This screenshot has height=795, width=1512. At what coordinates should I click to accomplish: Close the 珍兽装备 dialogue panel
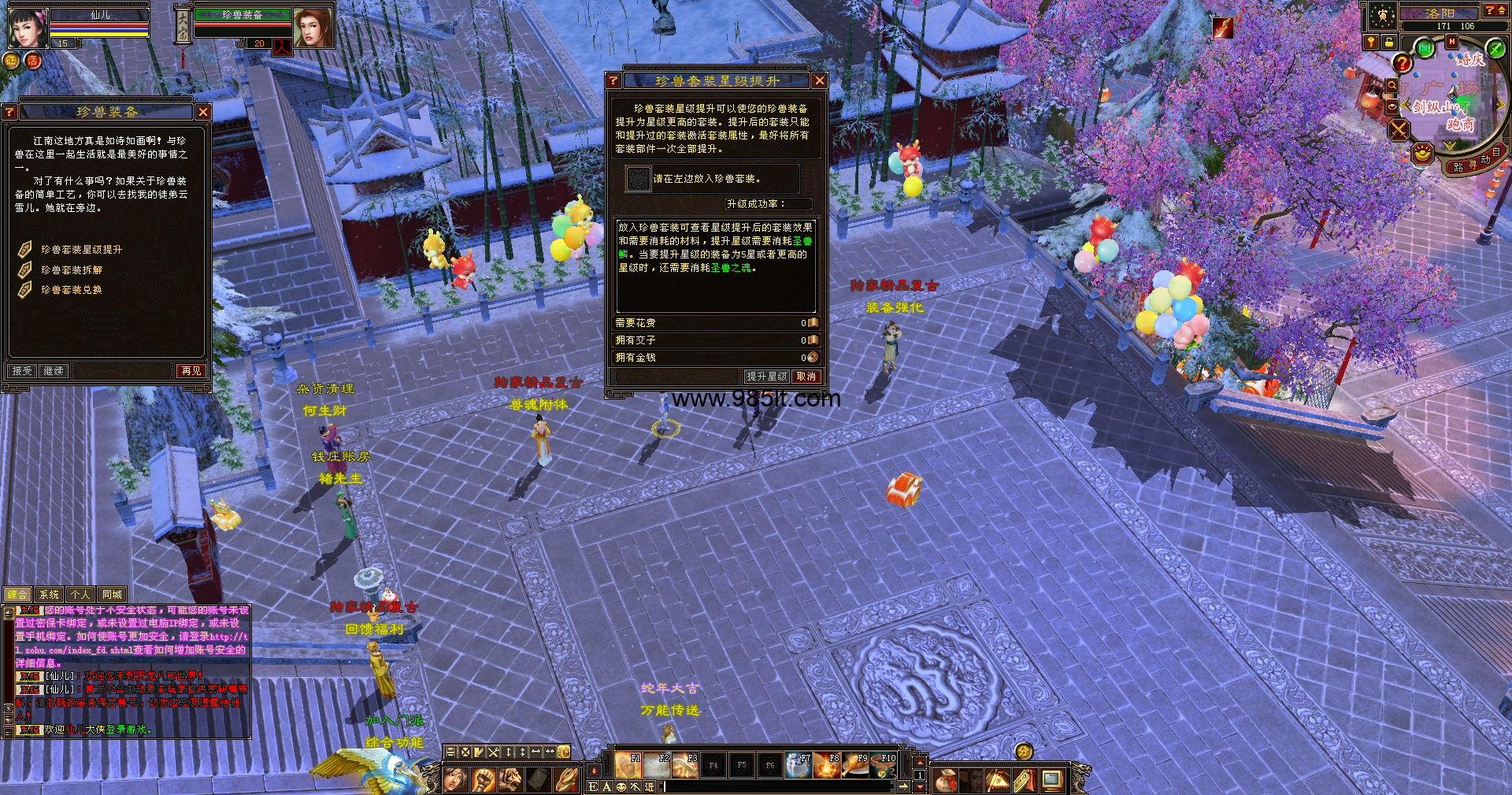203,112
